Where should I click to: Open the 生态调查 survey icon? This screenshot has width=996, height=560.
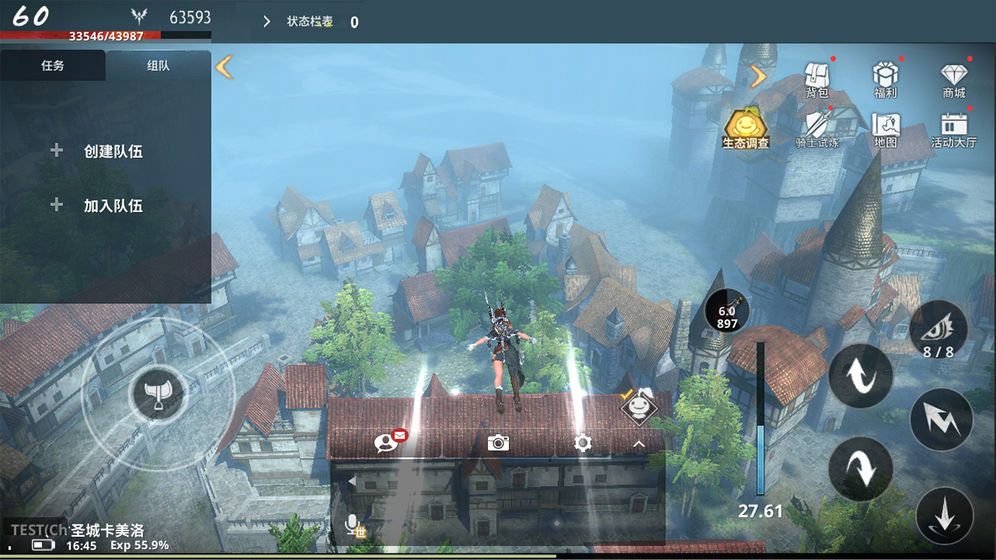point(746,128)
